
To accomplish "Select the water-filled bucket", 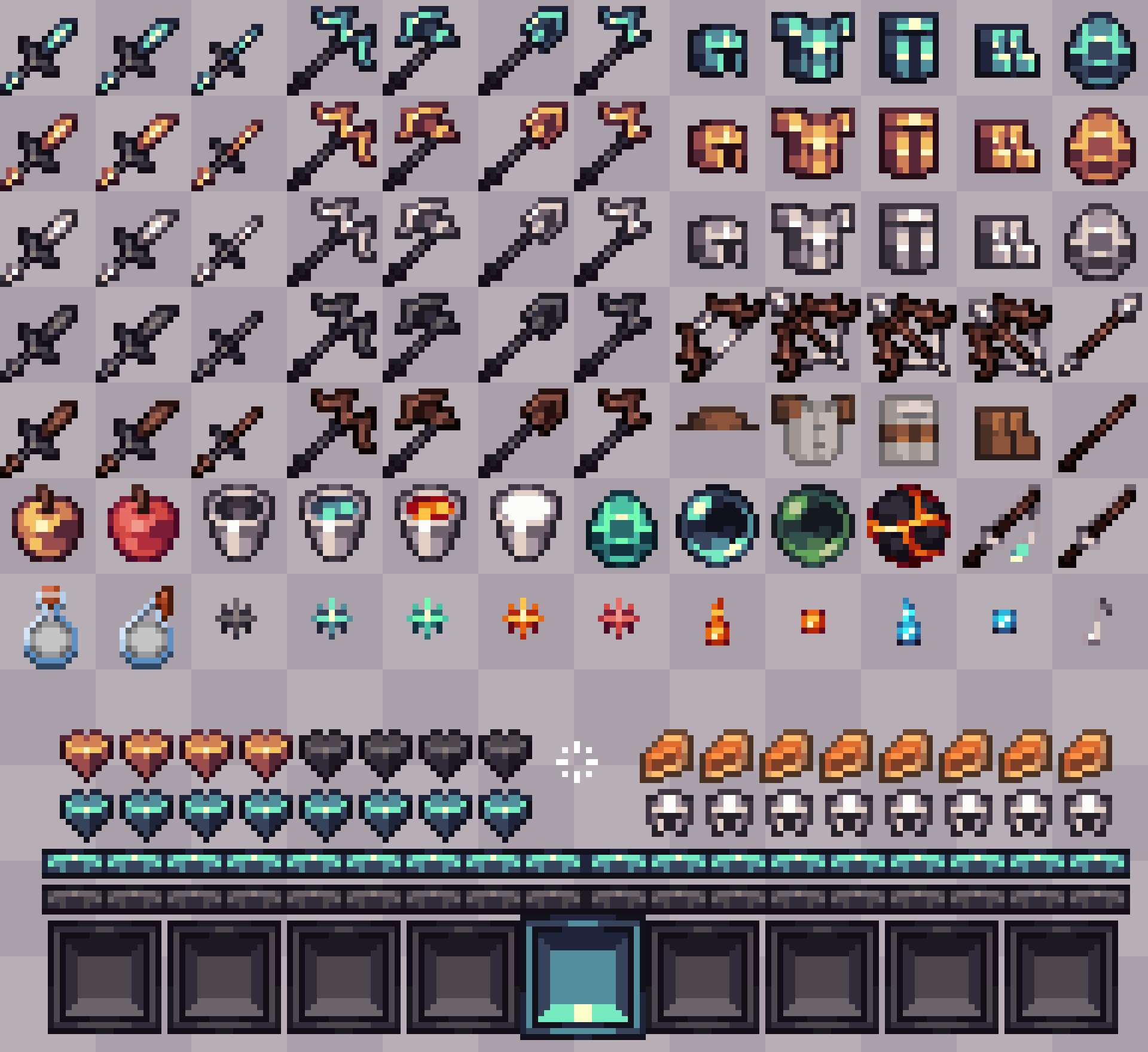I will point(335,526).
